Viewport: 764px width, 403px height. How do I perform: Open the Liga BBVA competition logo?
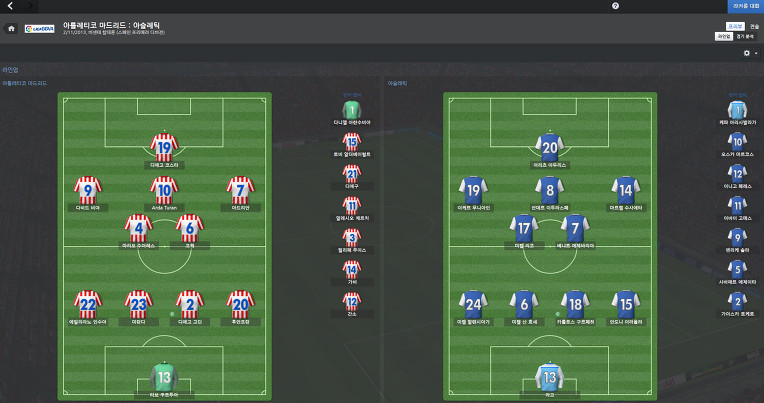[x=40, y=28]
